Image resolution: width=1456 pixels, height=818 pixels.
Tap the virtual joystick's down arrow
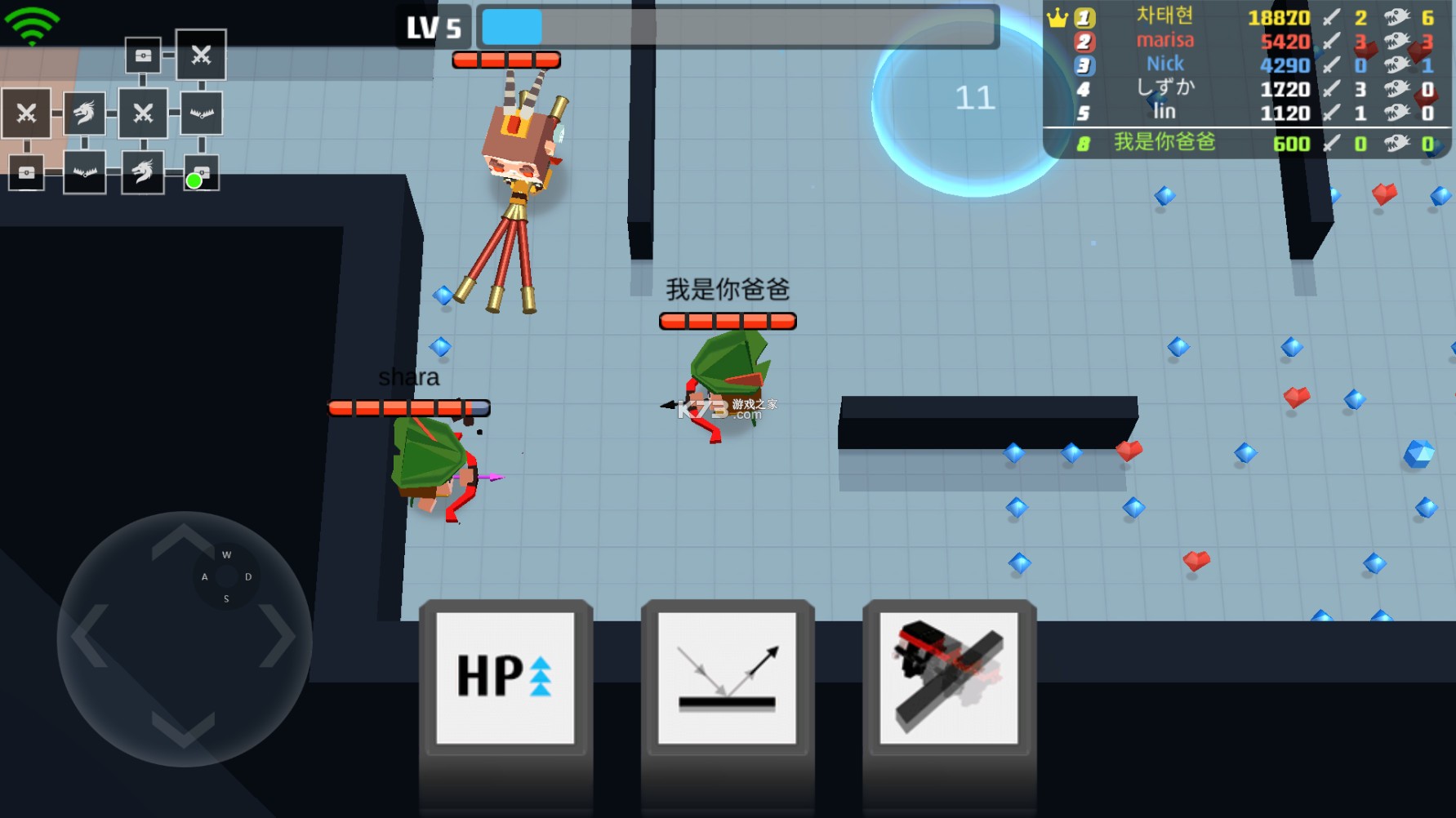[183, 729]
